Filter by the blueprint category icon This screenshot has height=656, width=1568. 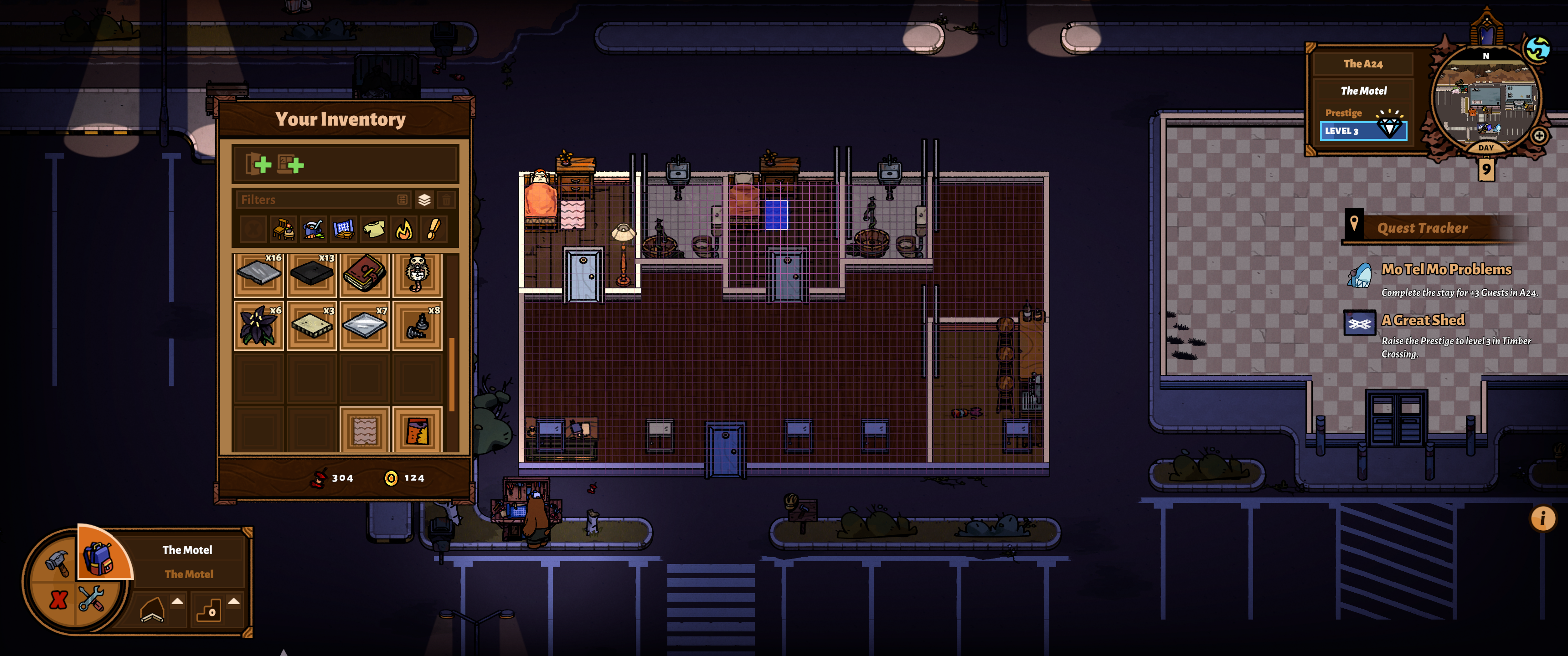343,230
